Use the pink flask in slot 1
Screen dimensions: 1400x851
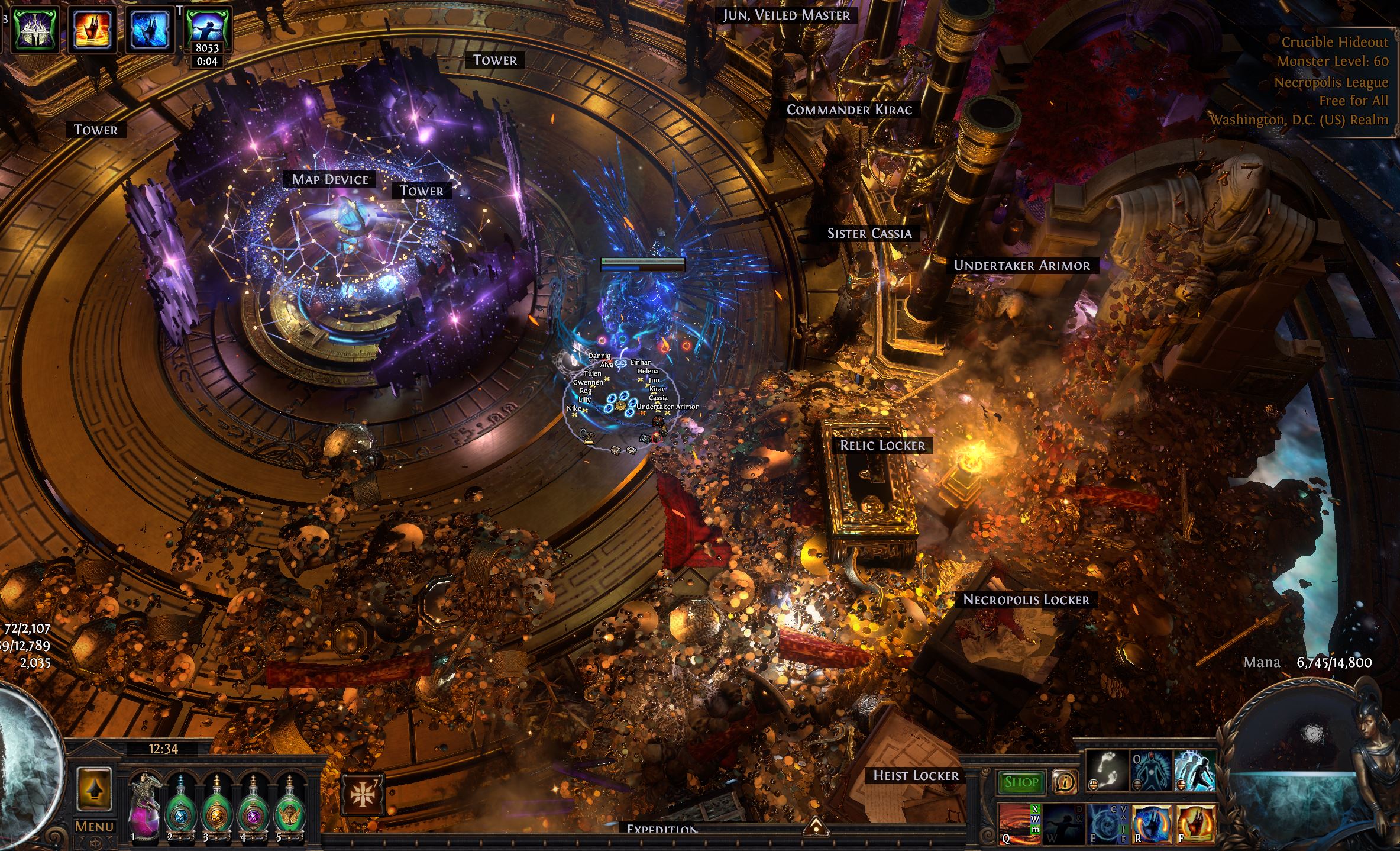(x=144, y=806)
